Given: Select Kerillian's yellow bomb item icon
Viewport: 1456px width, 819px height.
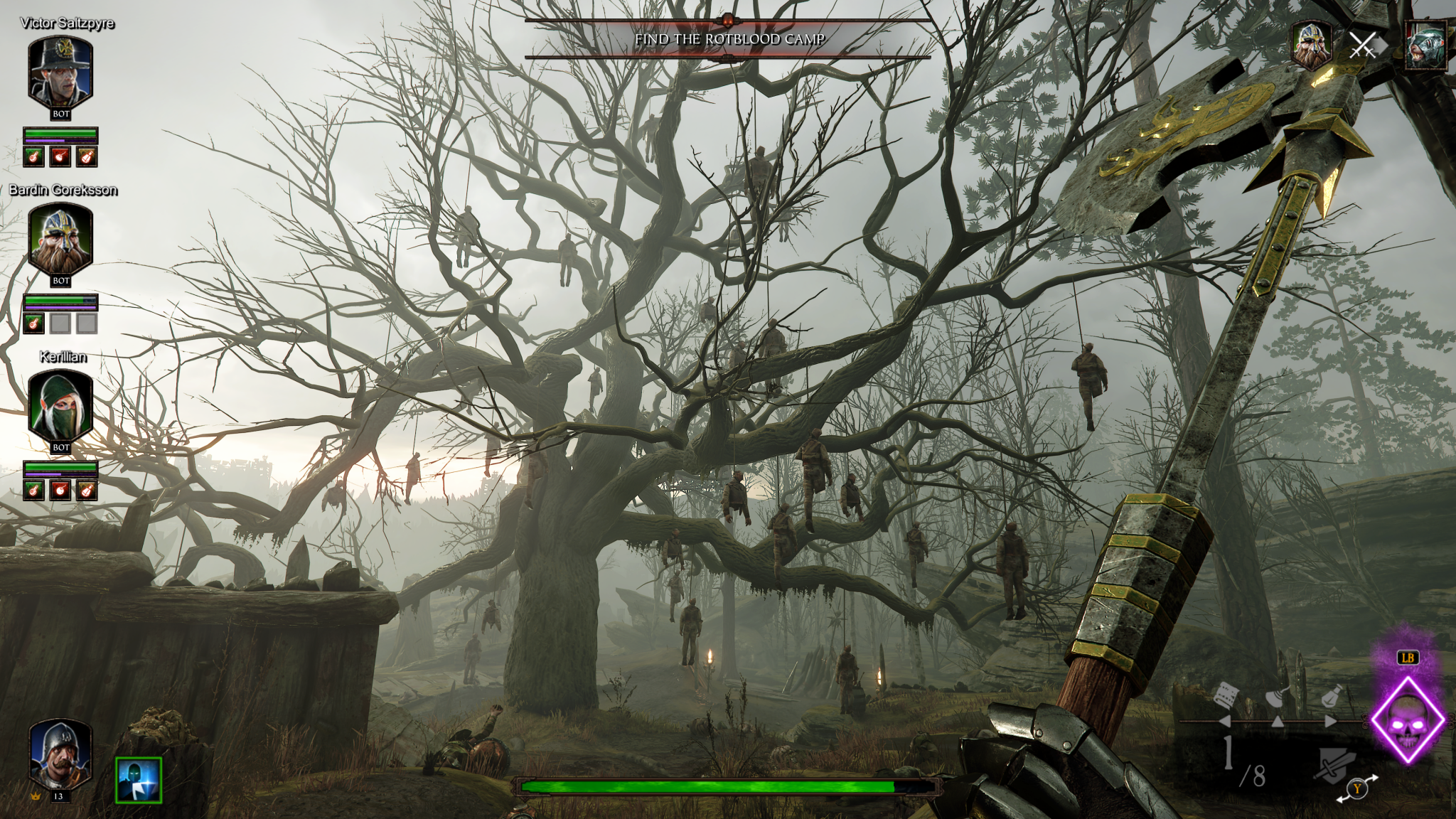Looking at the screenshot, I should (x=87, y=490).
